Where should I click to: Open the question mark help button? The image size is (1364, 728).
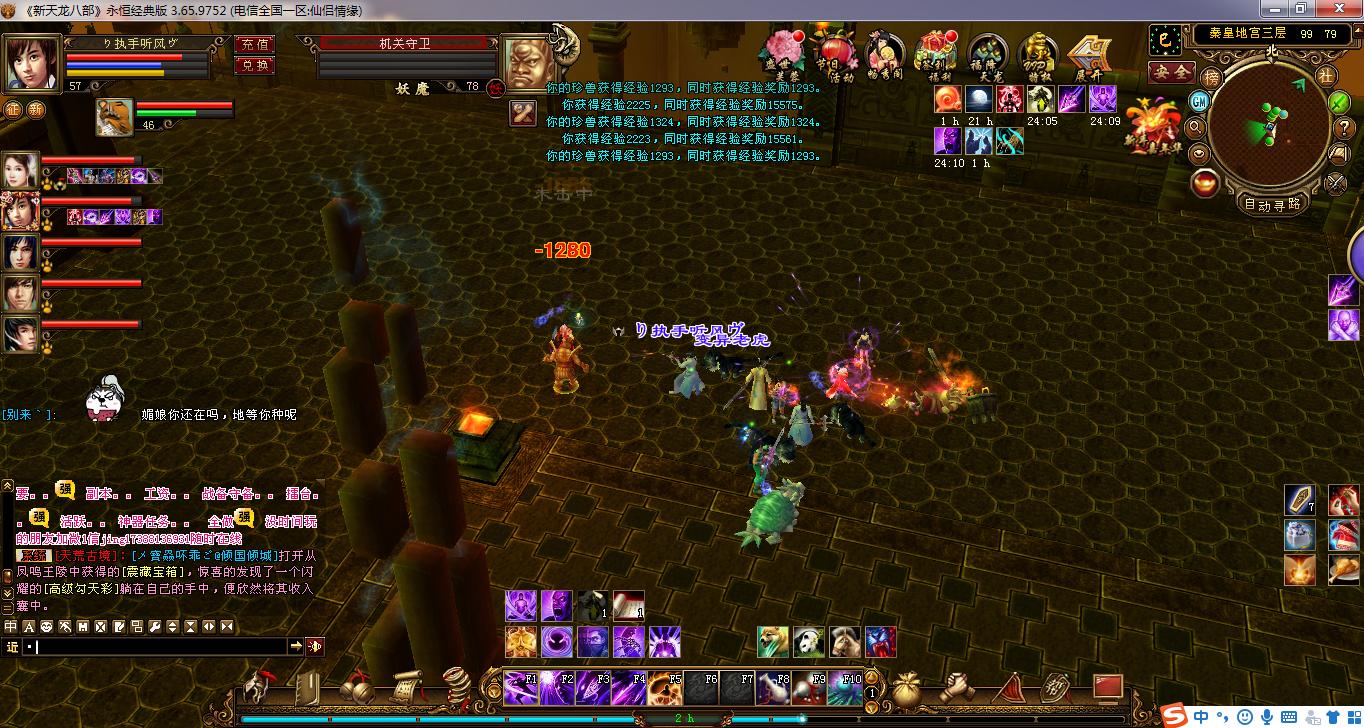point(1343,128)
